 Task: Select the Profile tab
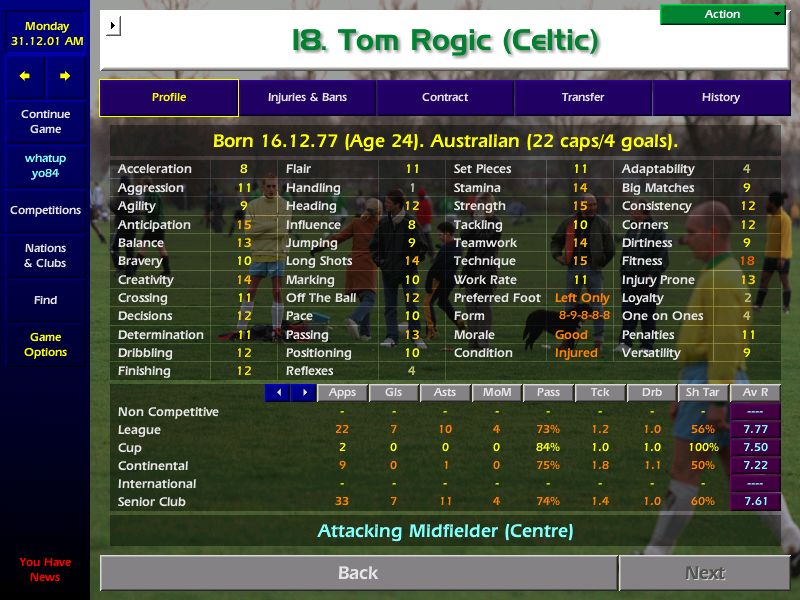coord(169,98)
